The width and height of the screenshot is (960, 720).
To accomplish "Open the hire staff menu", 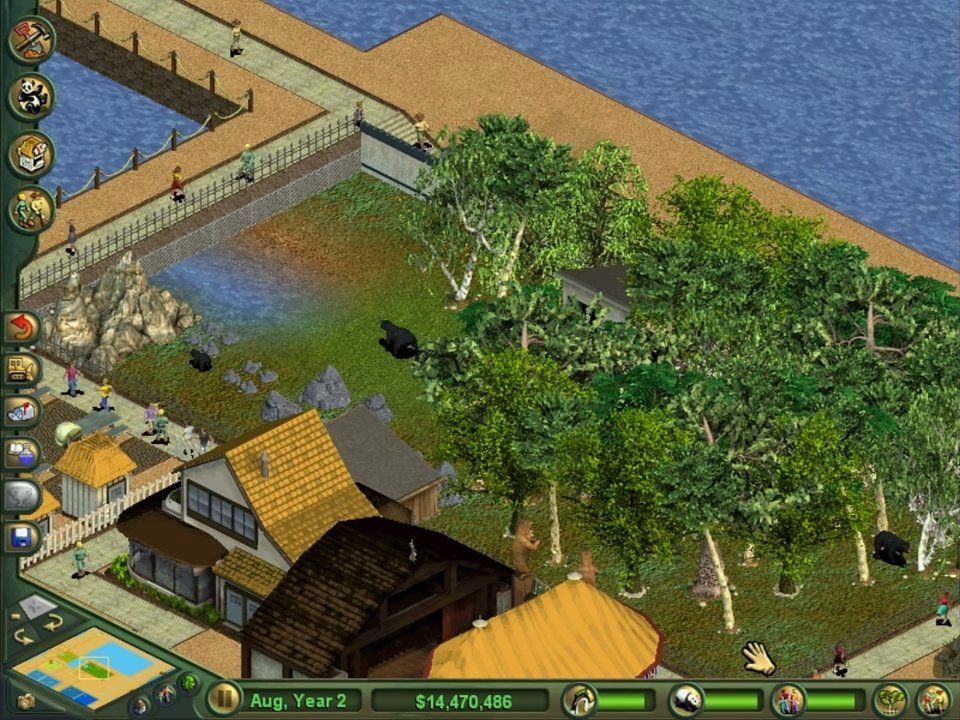I will pos(30,209).
